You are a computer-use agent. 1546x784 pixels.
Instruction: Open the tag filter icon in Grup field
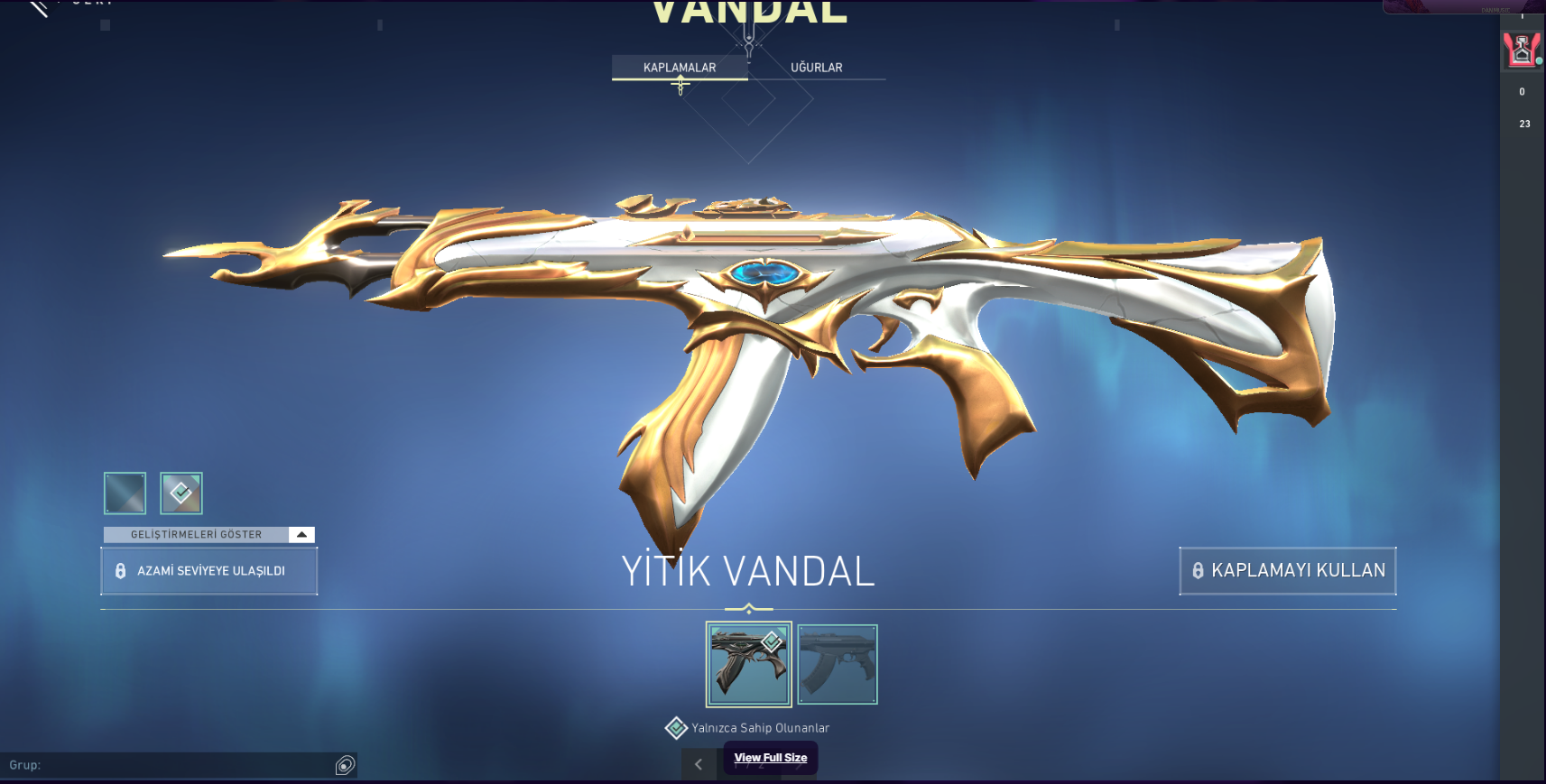[343, 764]
